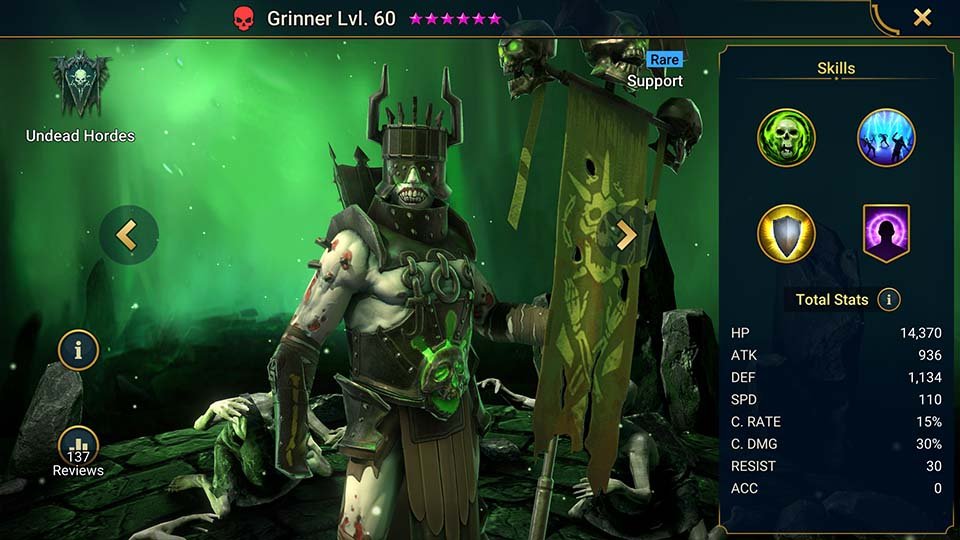Click the Undead Hordes faction emblem
This screenshot has height=540, width=960.
click(x=80, y=85)
